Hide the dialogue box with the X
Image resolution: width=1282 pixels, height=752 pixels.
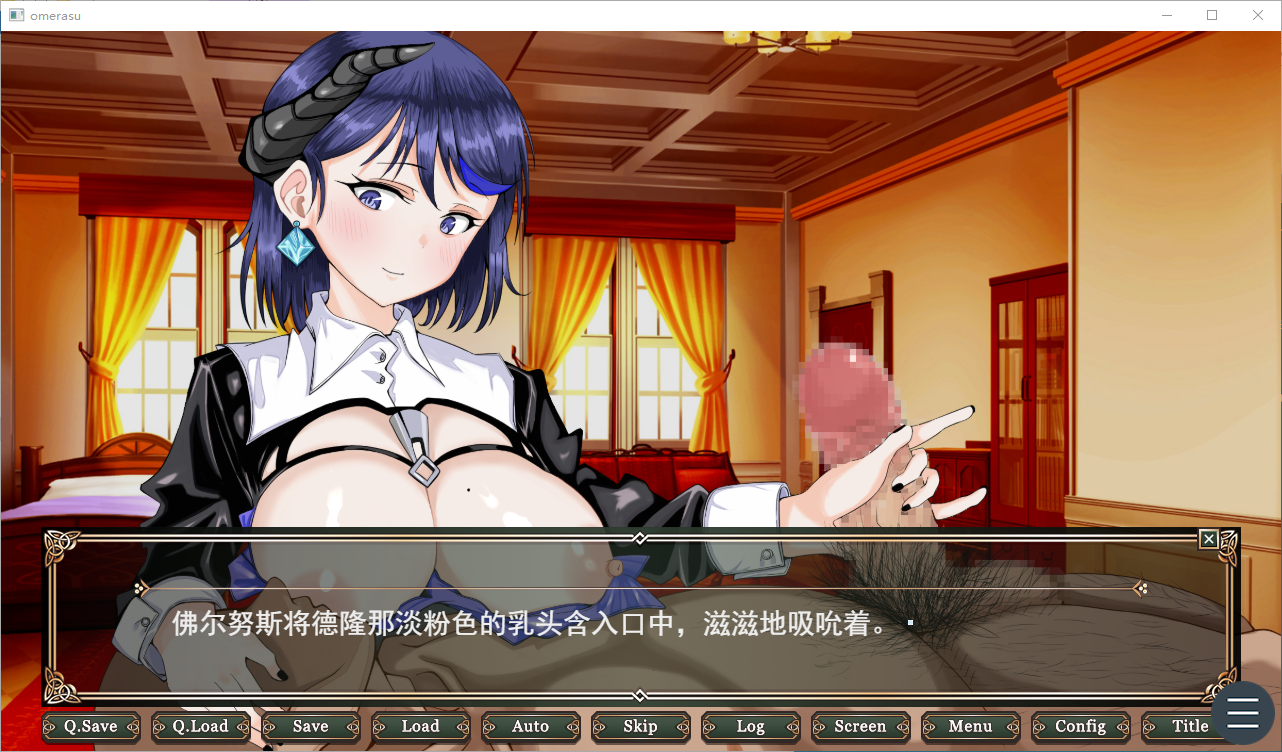(1209, 540)
